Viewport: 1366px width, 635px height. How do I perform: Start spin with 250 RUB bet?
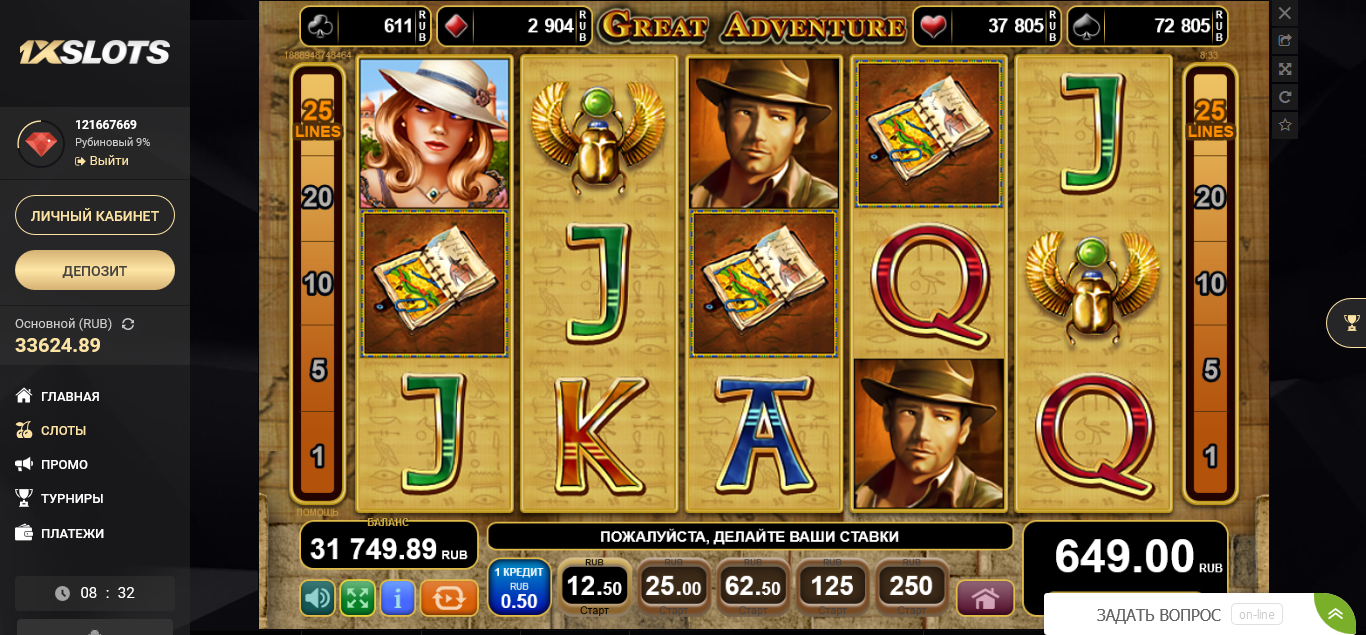(911, 587)
